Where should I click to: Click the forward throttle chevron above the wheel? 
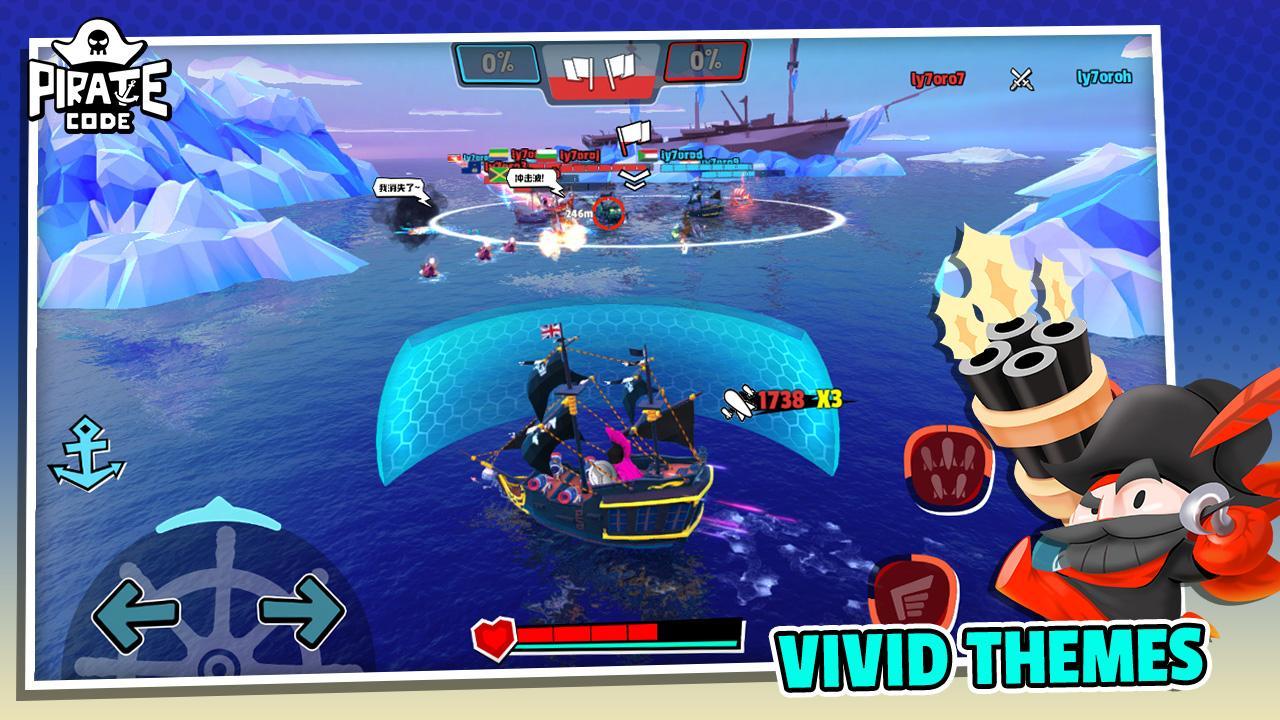(x=218, y=512)
